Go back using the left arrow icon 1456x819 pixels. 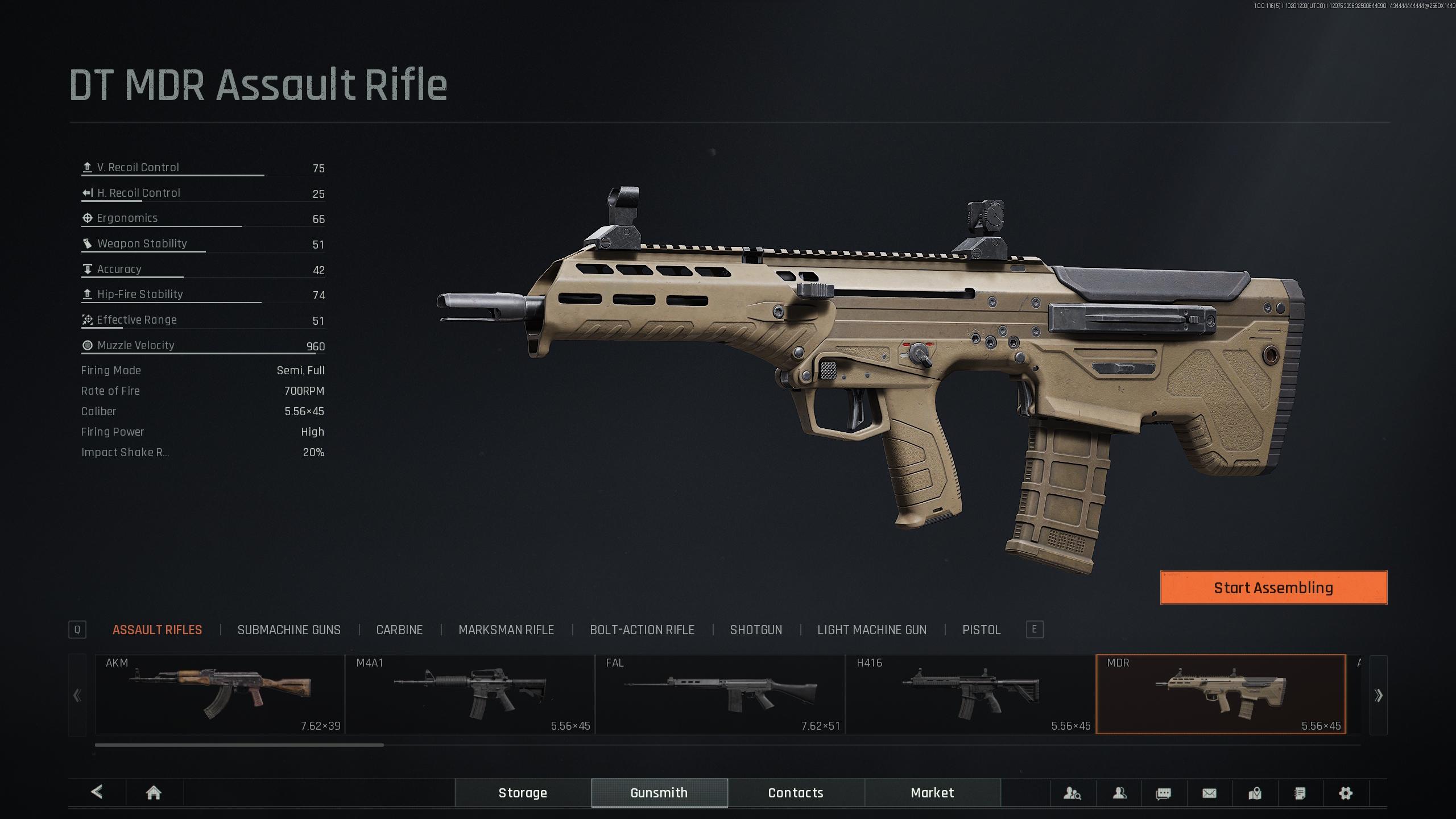pos(97,792)
